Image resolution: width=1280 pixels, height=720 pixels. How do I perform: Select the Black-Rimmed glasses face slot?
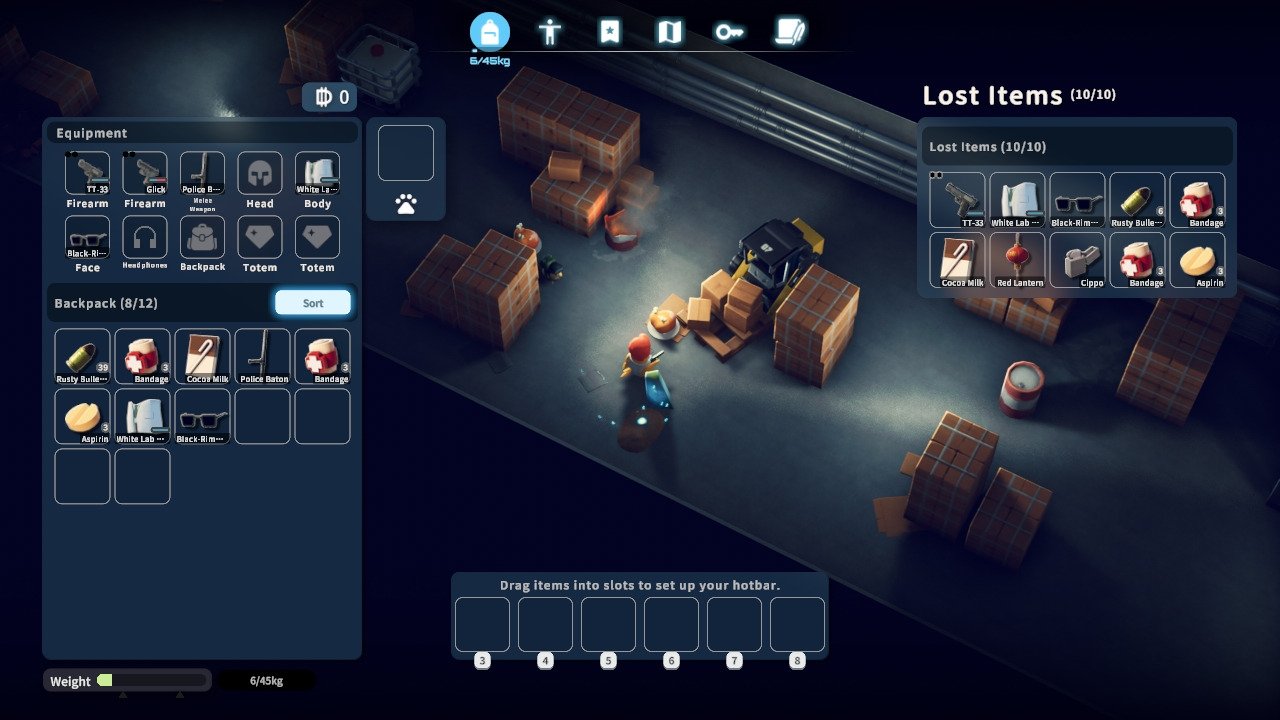click(x=87, y=238)
